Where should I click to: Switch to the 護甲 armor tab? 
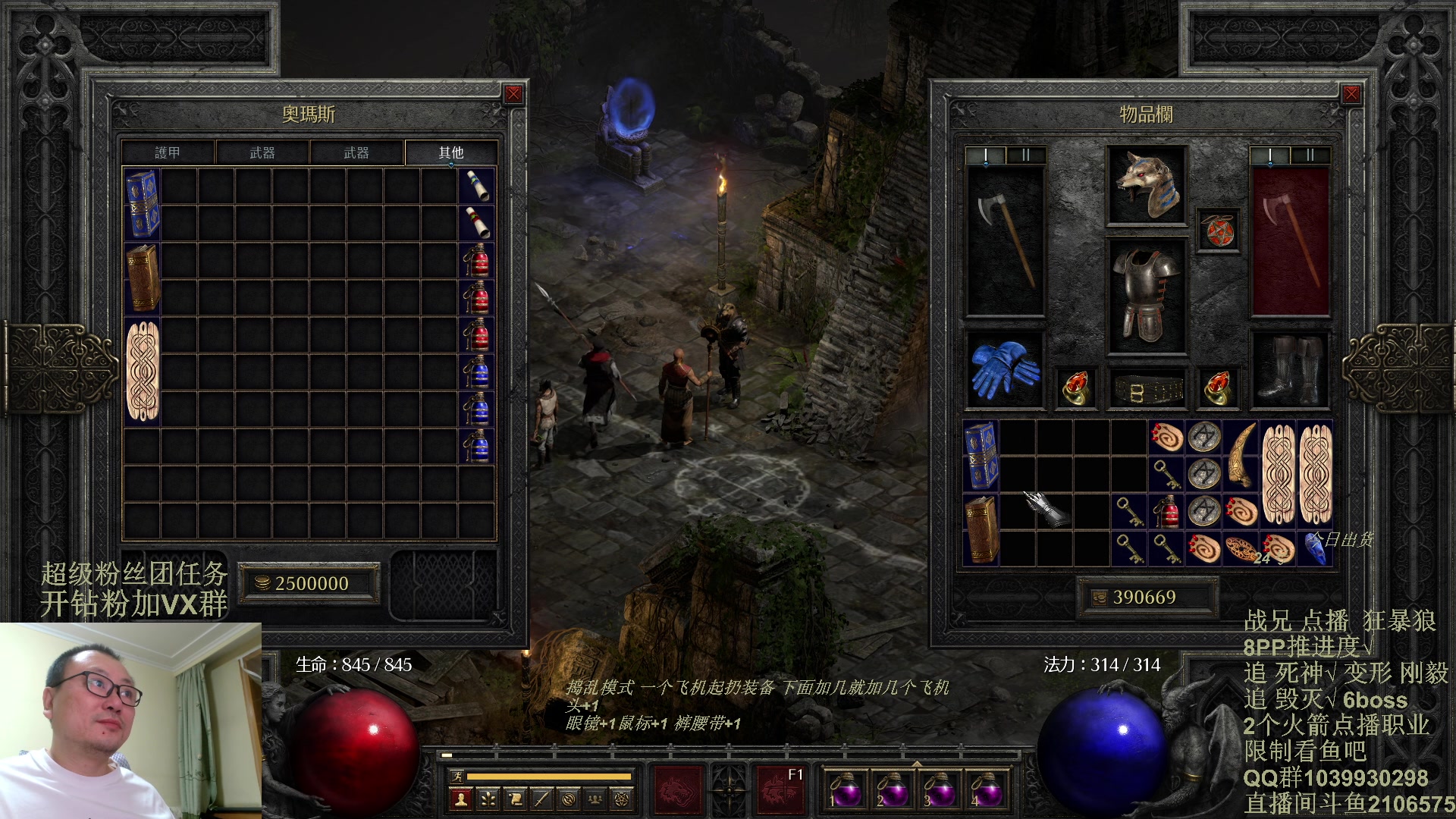click(x=168, y=152)
